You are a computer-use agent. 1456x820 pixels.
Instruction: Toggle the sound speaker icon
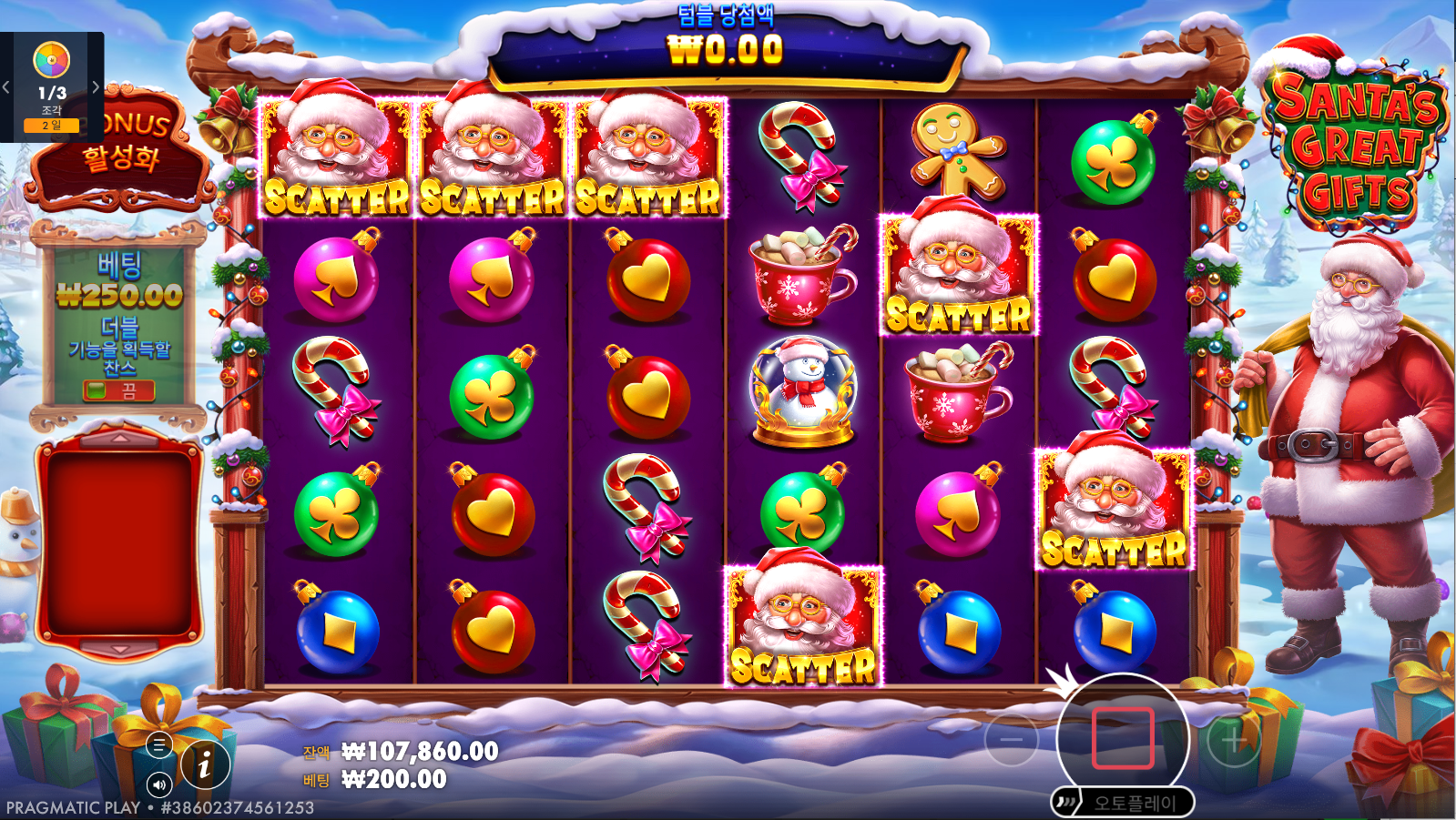tap(159, 785)
